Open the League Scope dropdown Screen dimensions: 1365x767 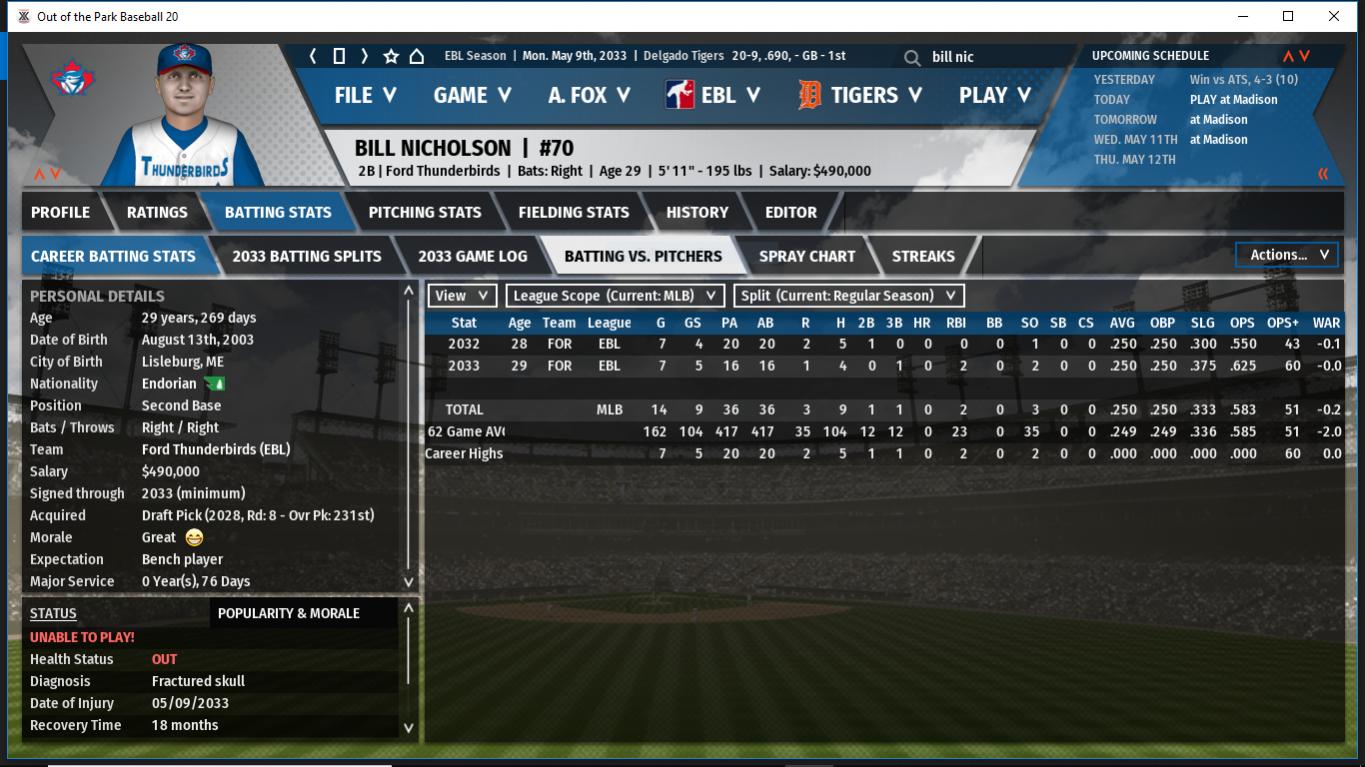click(615, 296)
